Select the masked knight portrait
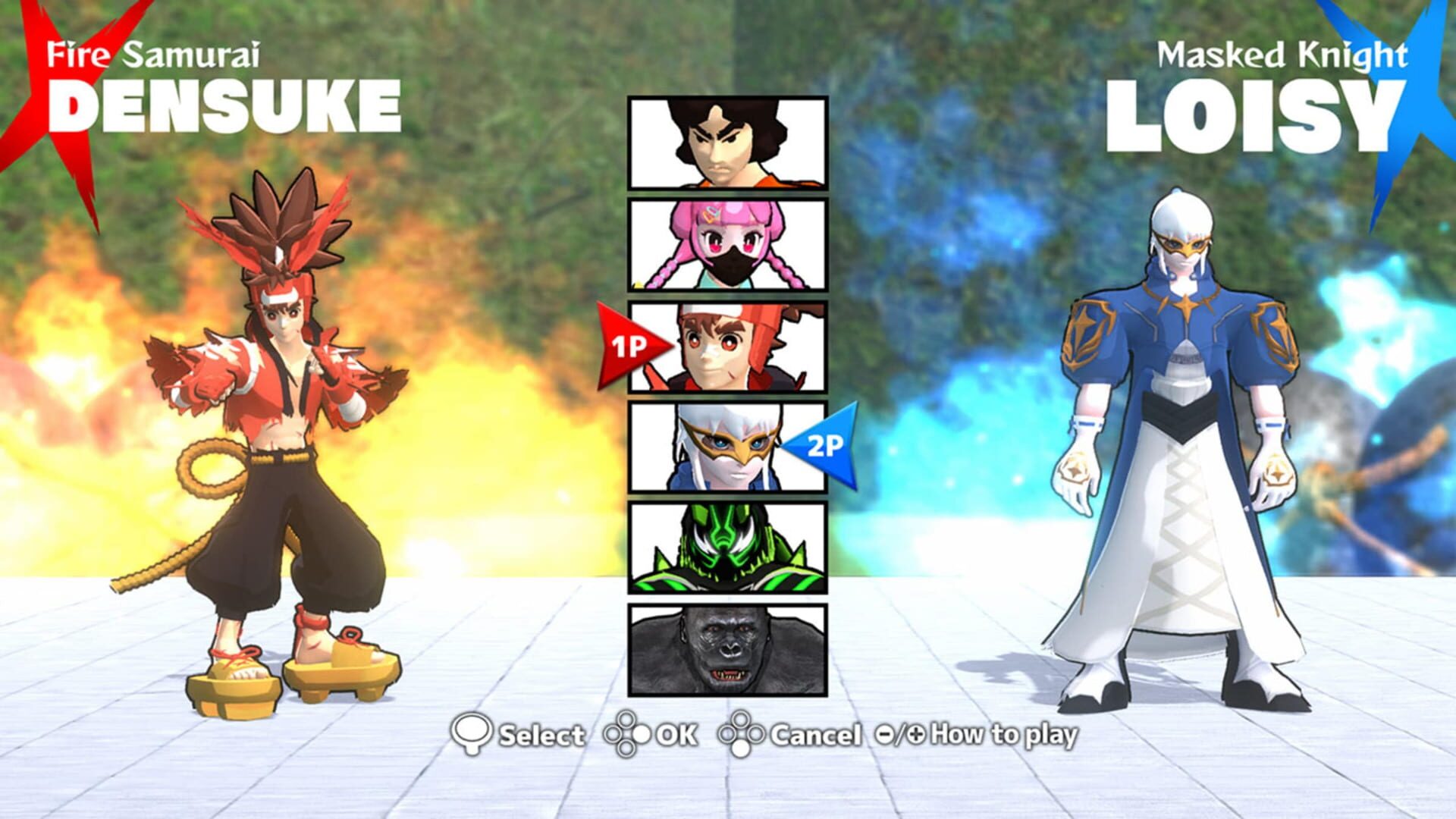Viewport: 1456px width, 819px height. [x=726, y=447]
